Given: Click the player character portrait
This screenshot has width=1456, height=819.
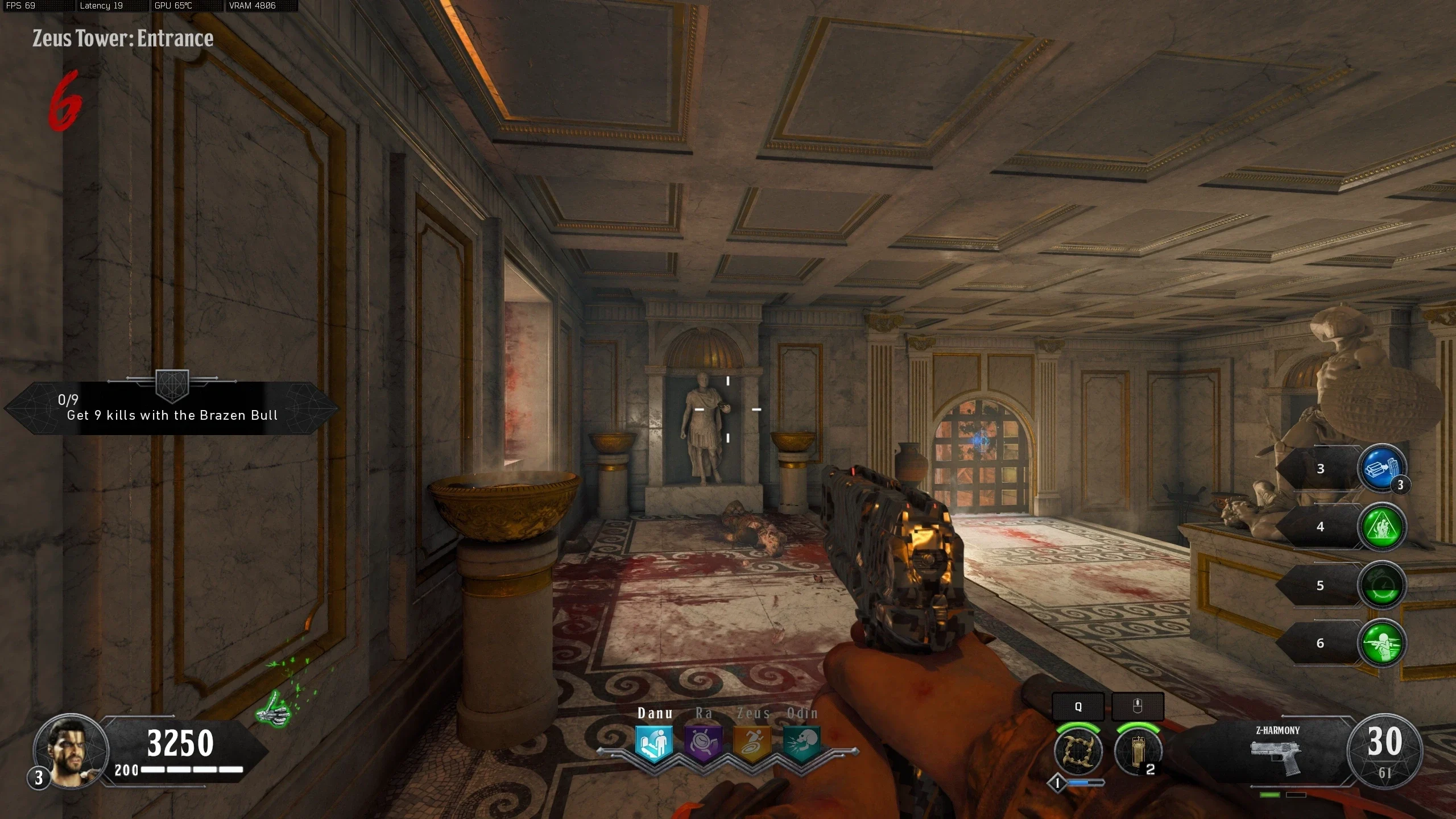Looking at the screenshot, I should [71, 751].
